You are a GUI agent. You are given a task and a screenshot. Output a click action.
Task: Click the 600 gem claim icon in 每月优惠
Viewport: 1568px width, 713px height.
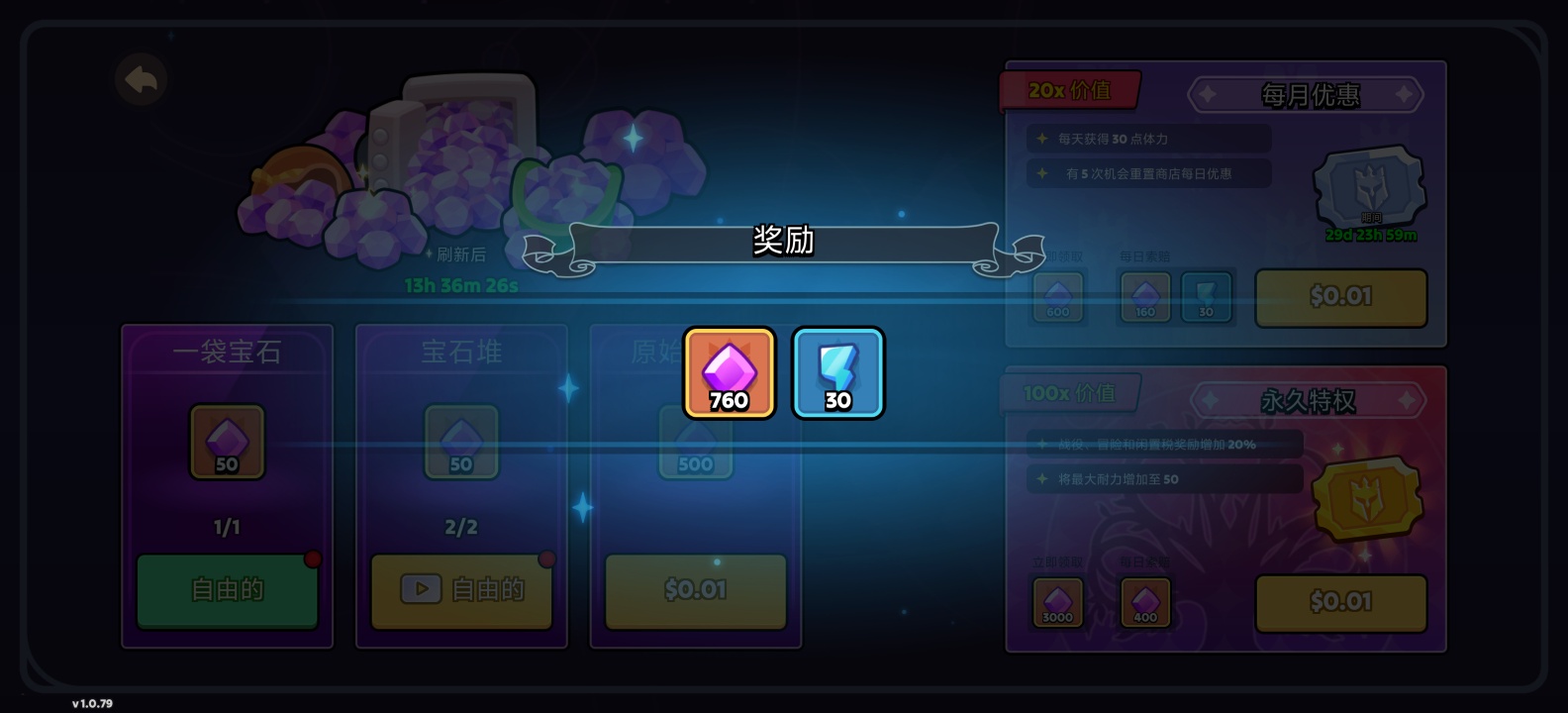pos(1058,297)
